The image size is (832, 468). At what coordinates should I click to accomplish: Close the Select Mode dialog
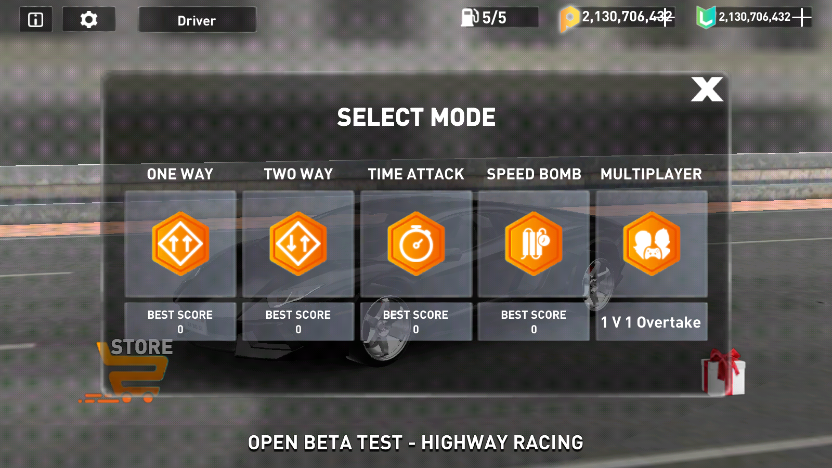point(706,90)
